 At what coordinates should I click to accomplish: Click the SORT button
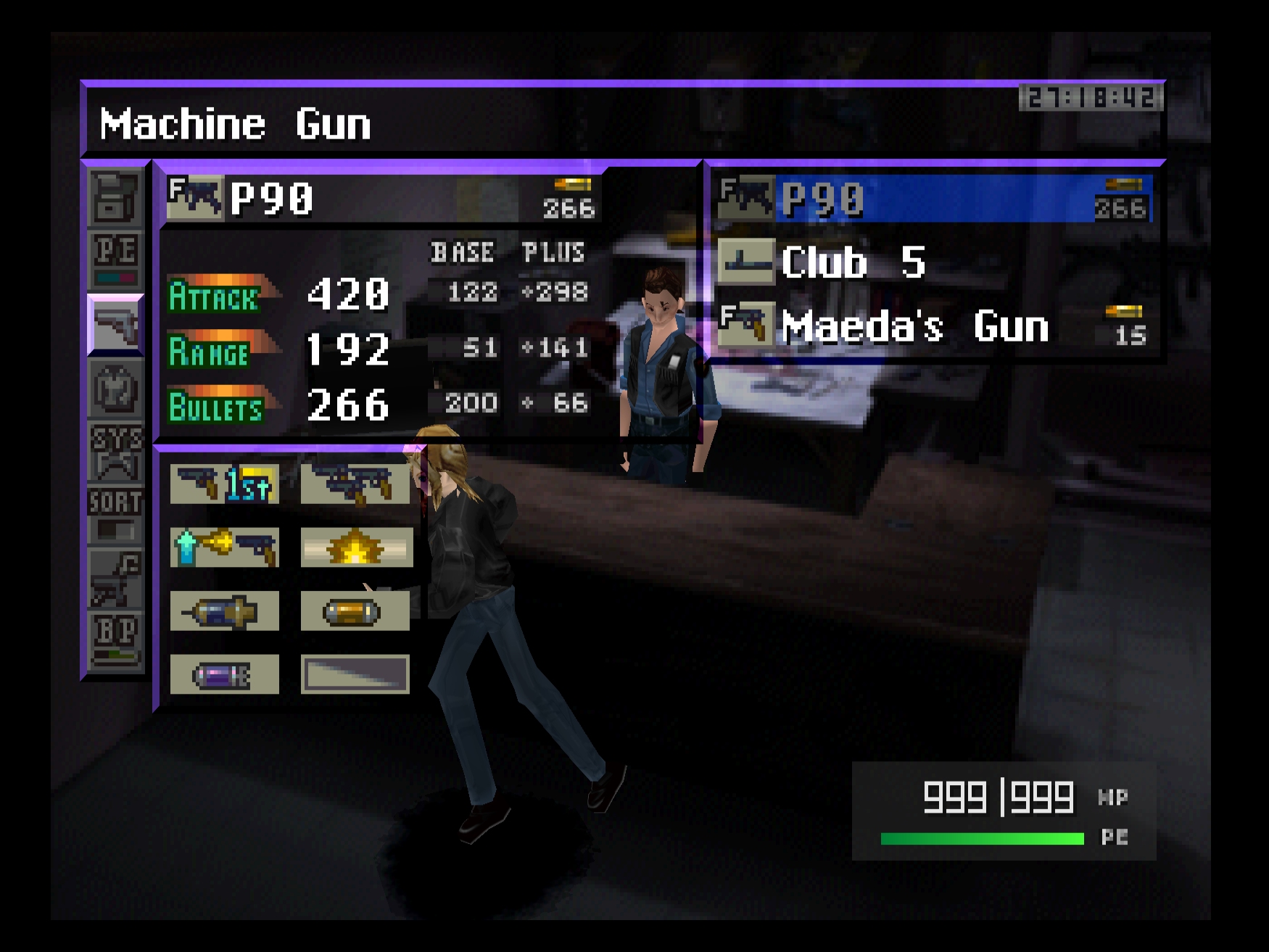(x=115, y=512)
